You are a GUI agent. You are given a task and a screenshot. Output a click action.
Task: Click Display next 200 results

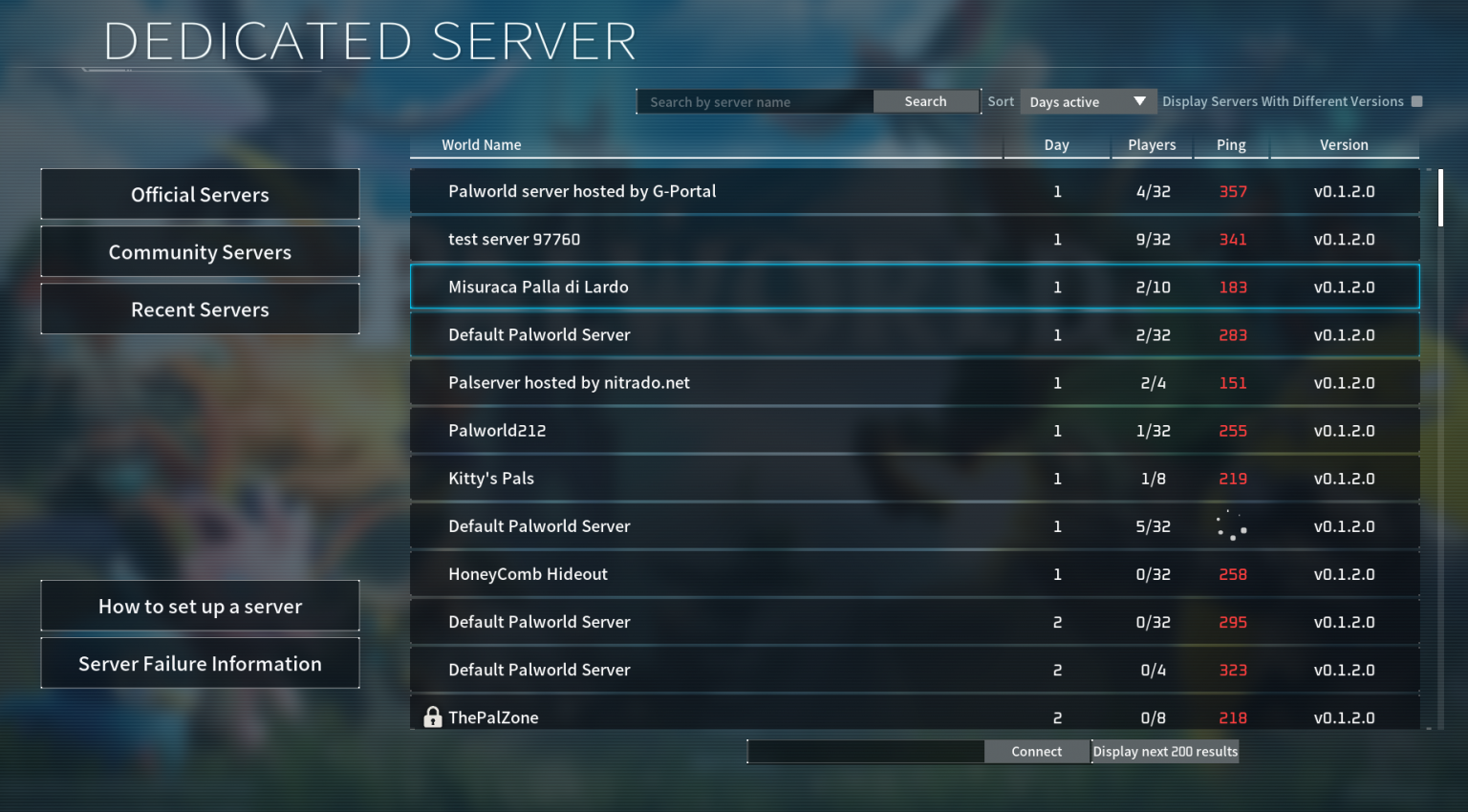pyautogui.click(x=1164, y=751)
